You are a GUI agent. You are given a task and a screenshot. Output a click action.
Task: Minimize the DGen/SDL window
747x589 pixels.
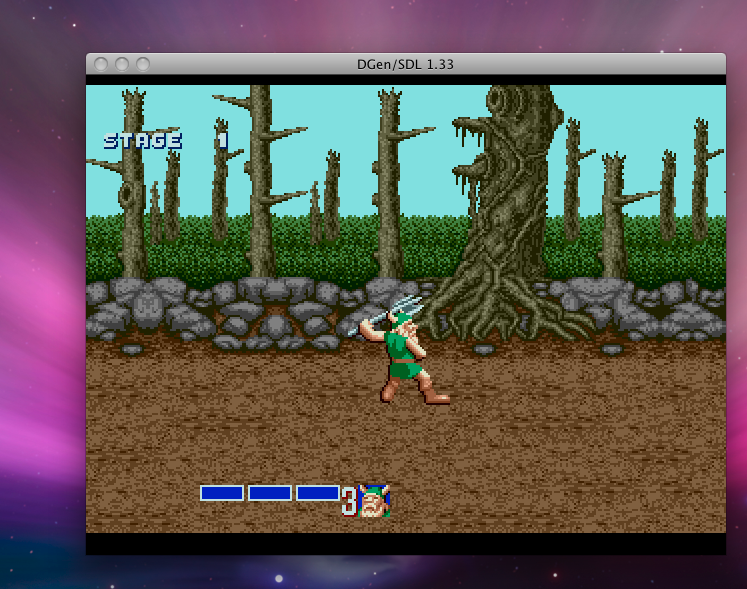122,64
